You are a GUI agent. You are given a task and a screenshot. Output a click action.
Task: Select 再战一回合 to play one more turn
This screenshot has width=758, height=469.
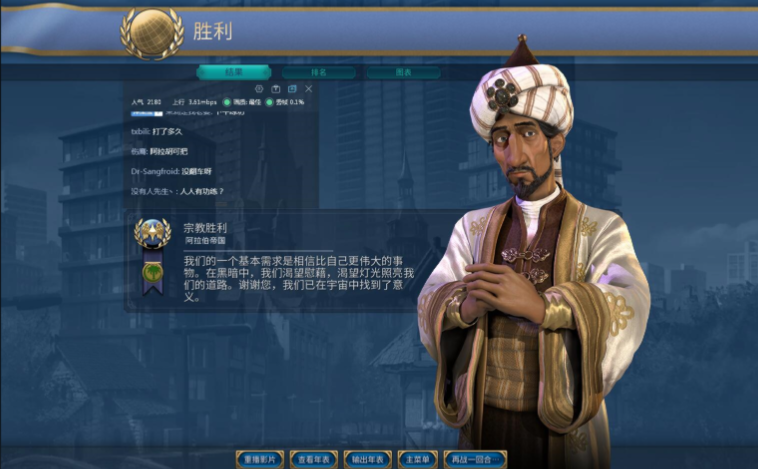(475, 459)
